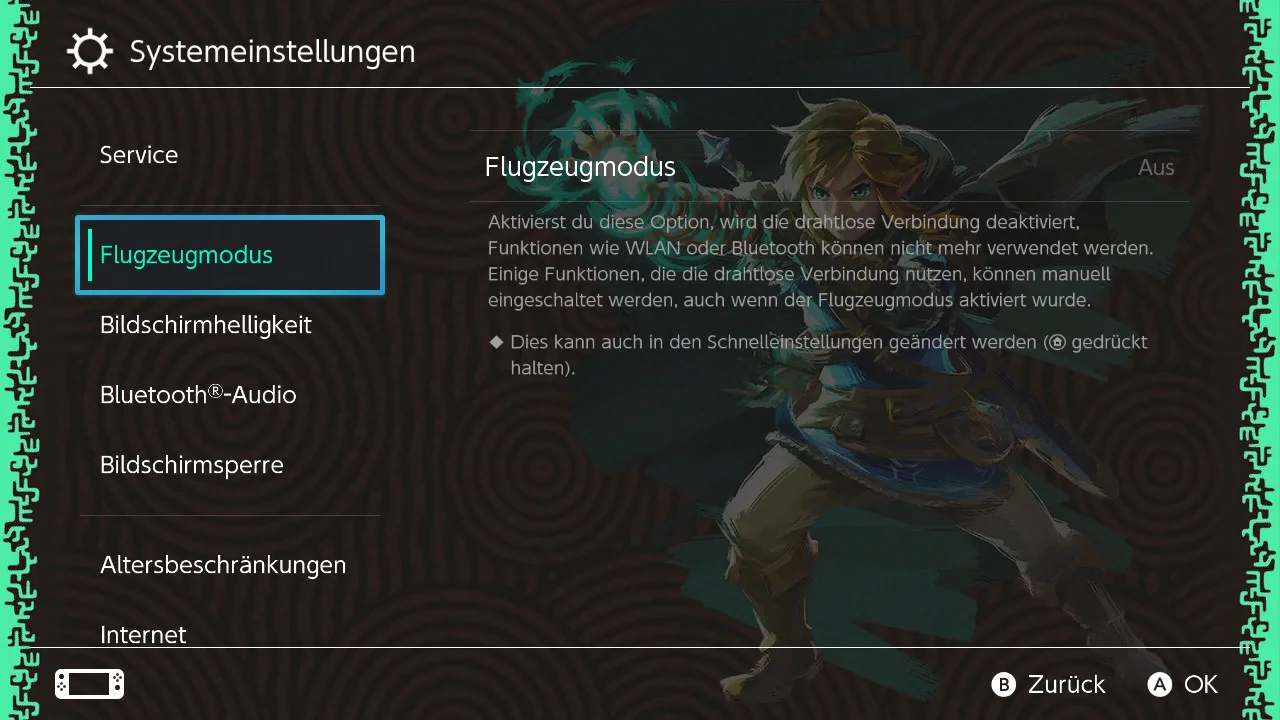1280x720 pixels.
Task: Select the Flugzeugmodus heading in detail pane
Action: tap(580, 166)
